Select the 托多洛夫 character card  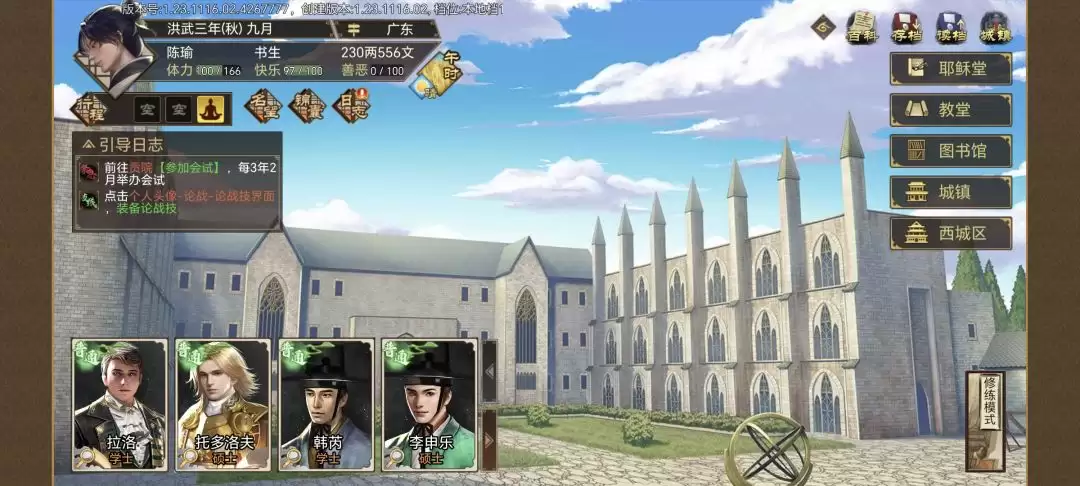(x=223, y=404)
